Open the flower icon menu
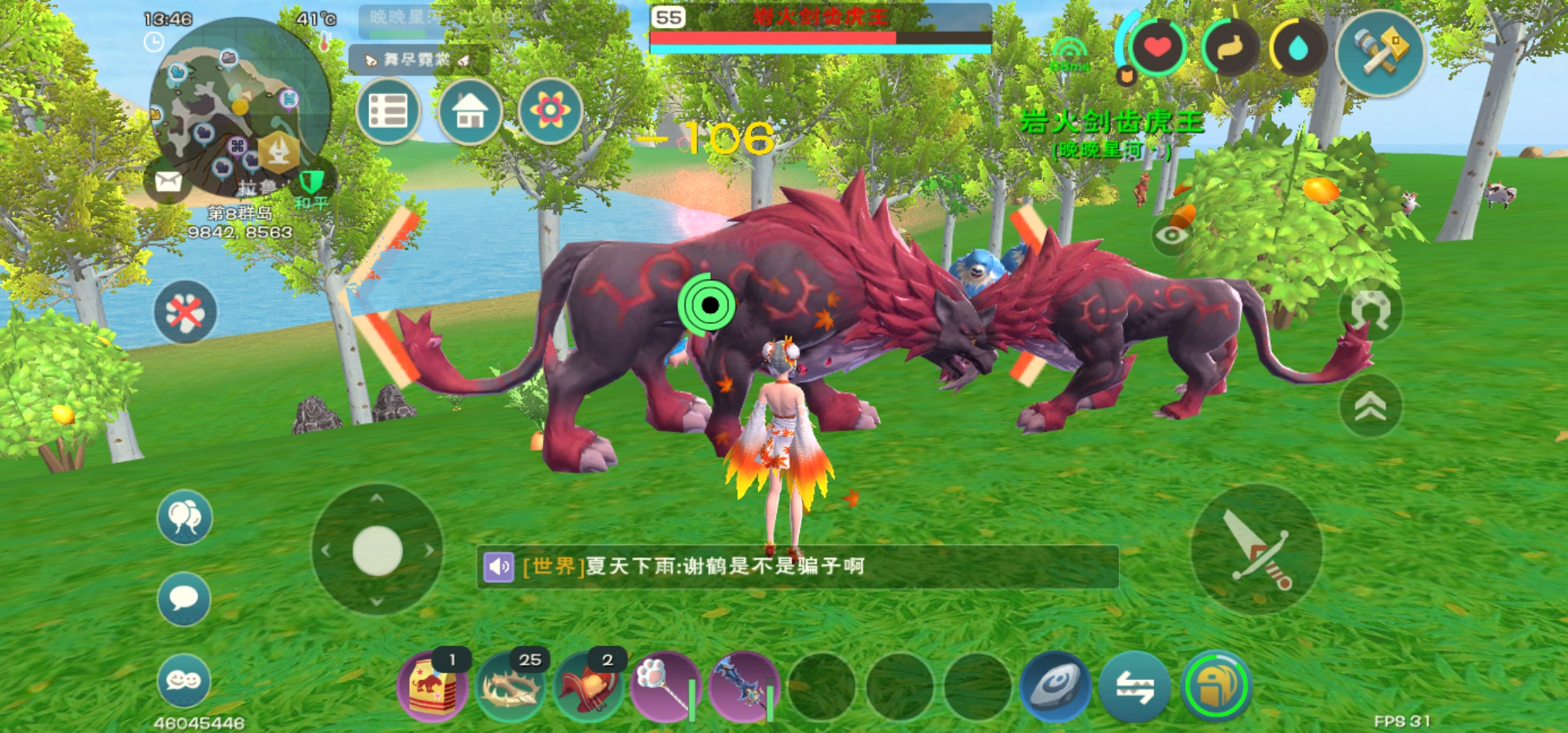The height and width of the screenshot is (733, 1568). coord(550,111)
